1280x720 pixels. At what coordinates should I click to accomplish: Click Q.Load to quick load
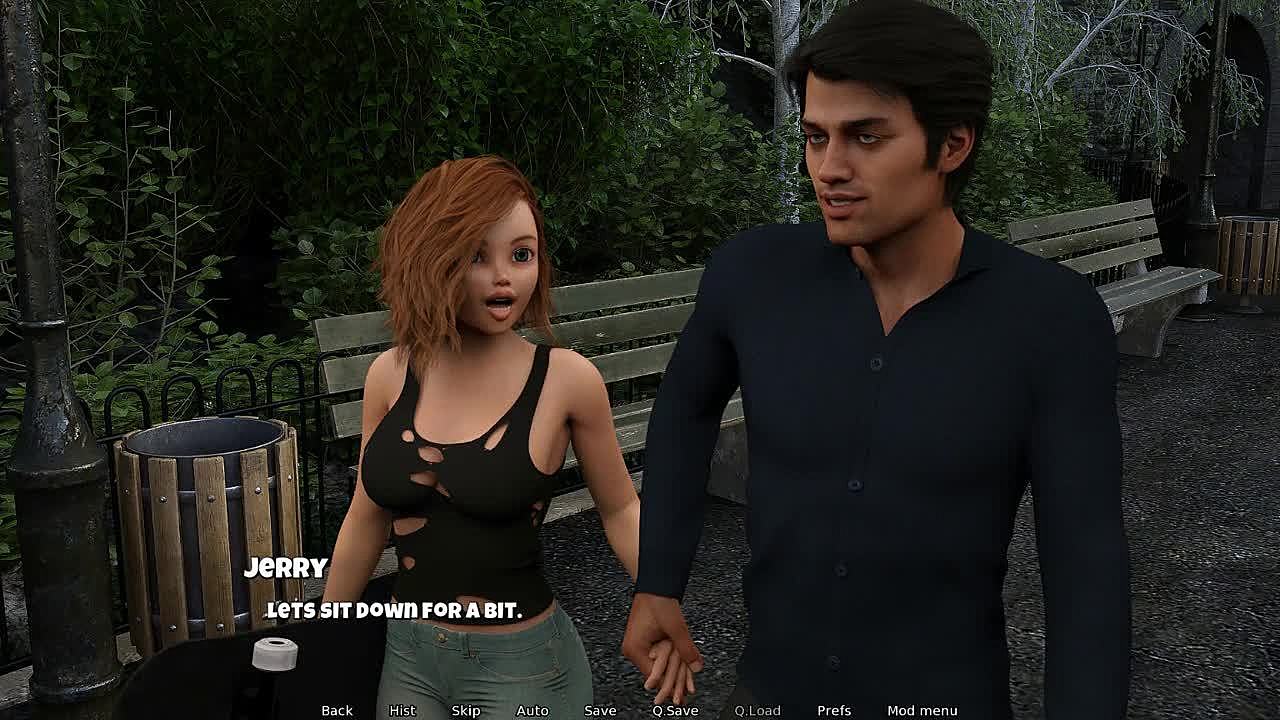click(757, 710)
